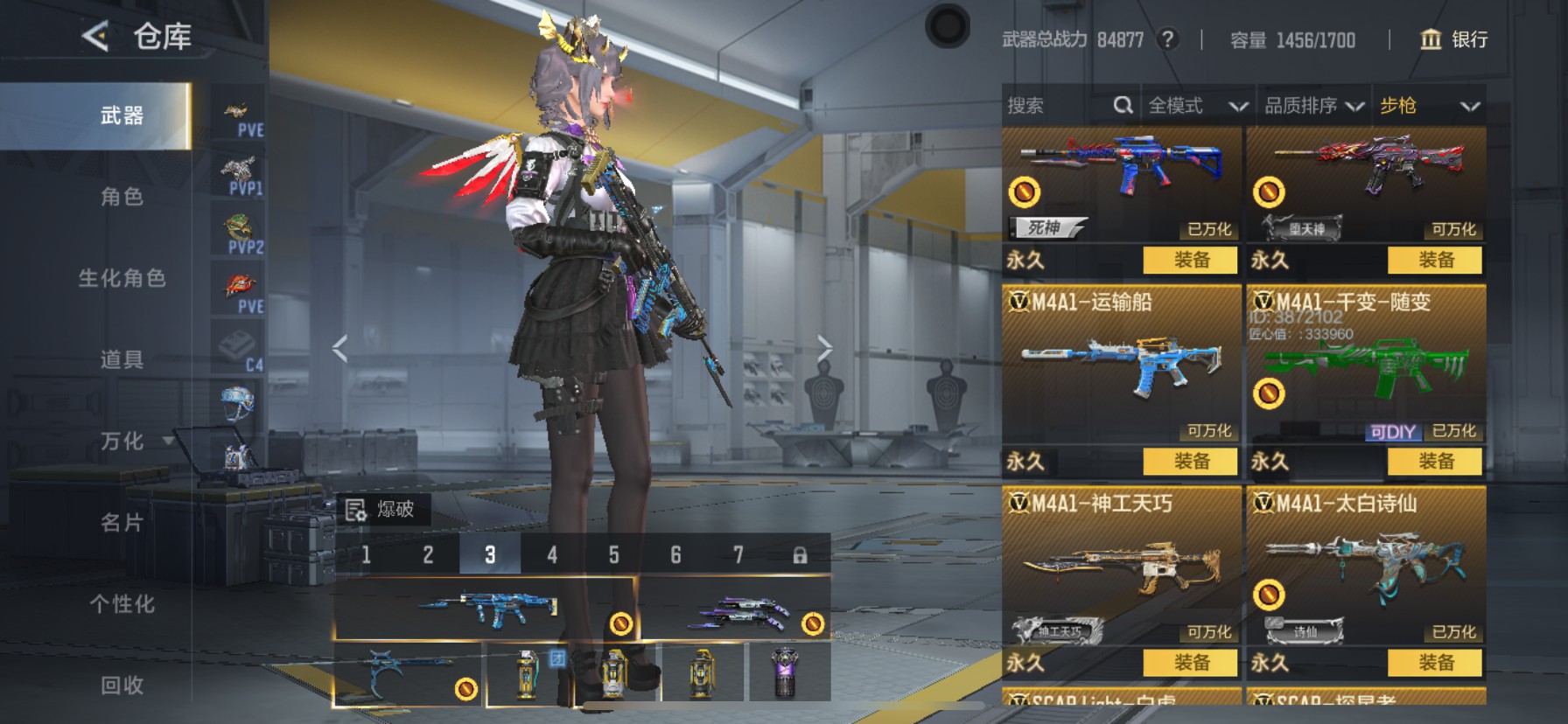Open the 生化角色 category
The height and width of the screenshot is (724, 1568).
122,278
